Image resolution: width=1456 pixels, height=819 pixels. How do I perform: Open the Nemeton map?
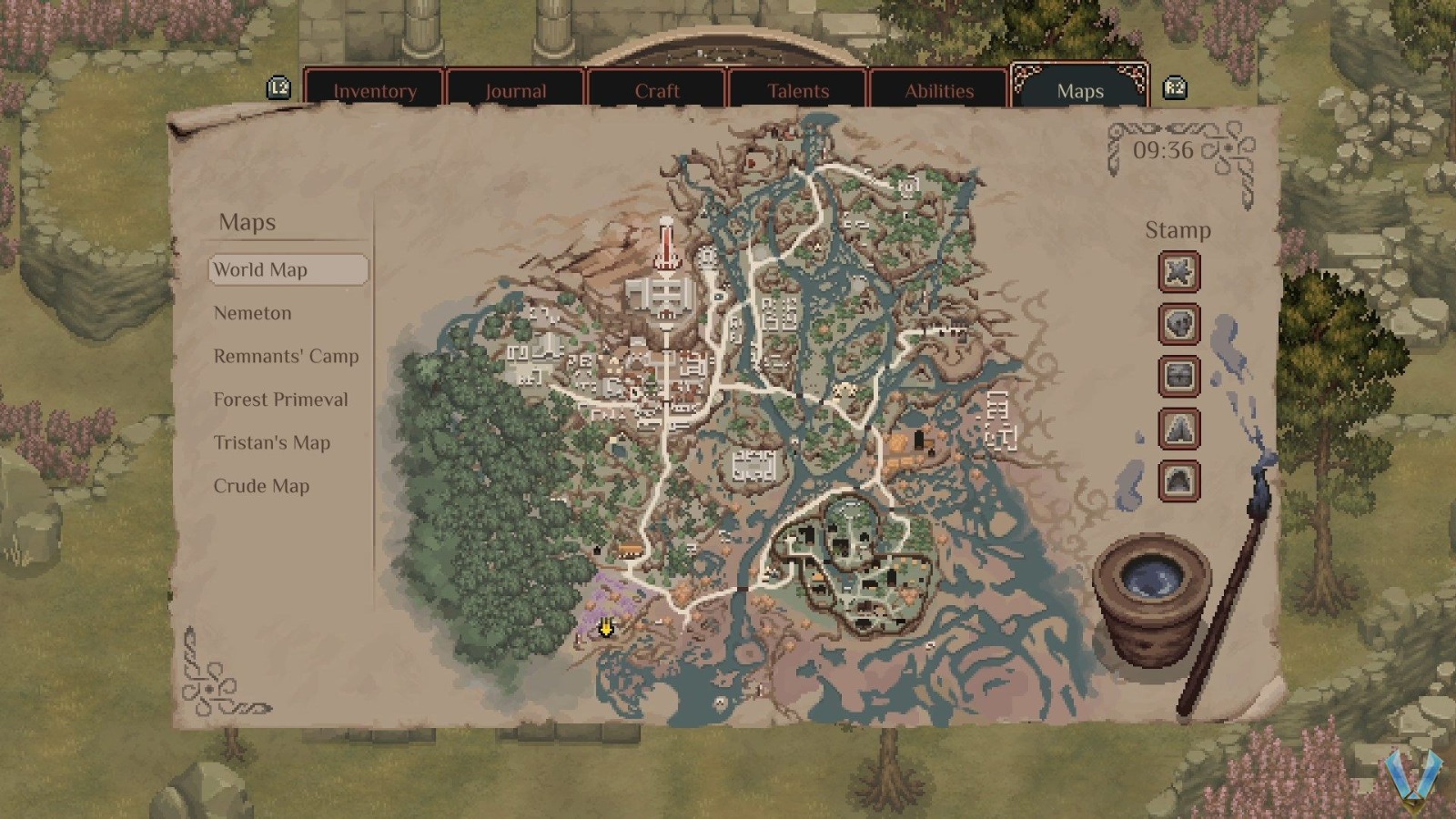coord(252,313)
